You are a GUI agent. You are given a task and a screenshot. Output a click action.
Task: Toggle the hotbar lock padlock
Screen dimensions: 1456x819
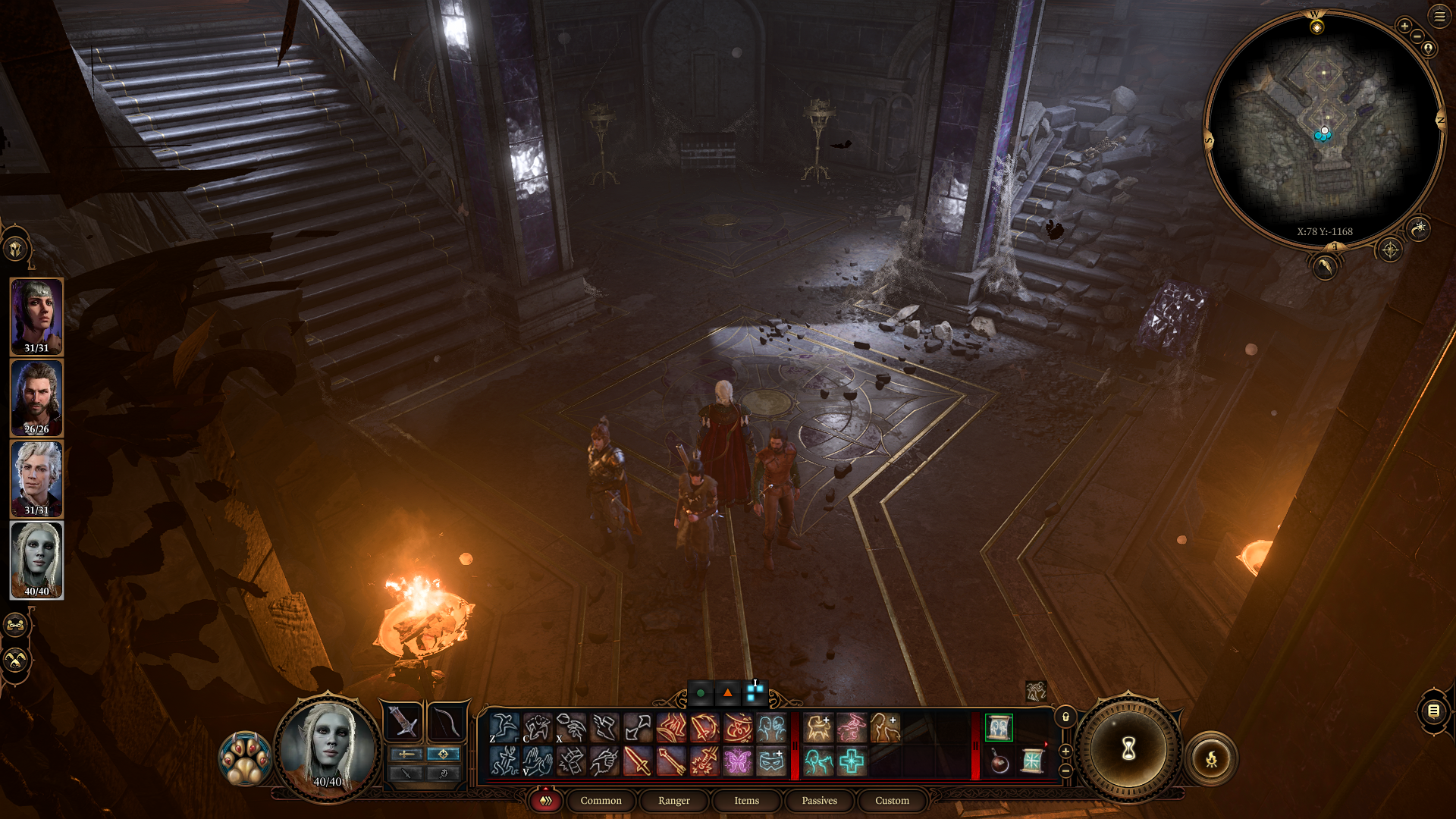pyautogui.click(x=1065, y=717)
